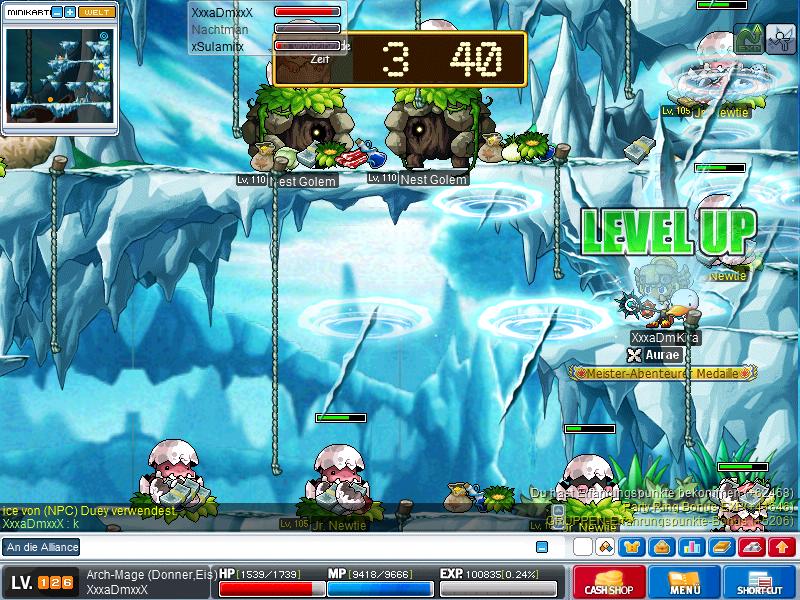Open the inventory bag icon

click(x=661, y=547)
